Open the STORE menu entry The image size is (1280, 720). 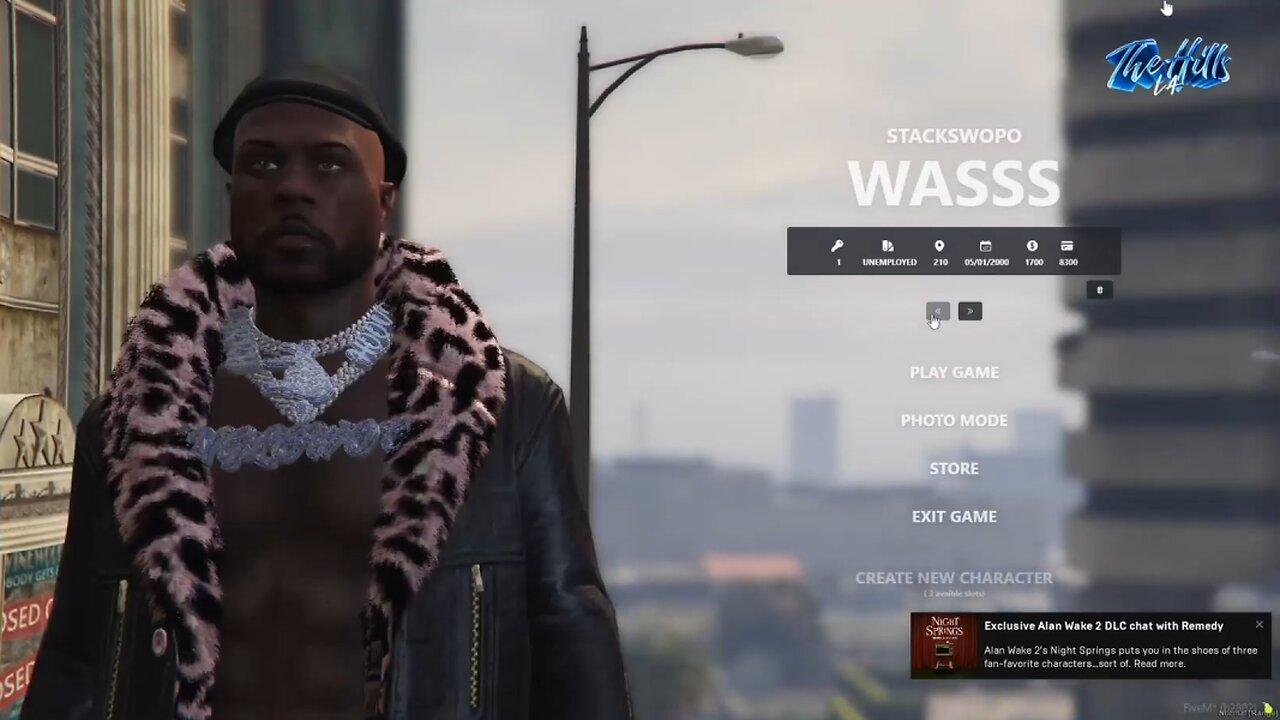(954, 468)
